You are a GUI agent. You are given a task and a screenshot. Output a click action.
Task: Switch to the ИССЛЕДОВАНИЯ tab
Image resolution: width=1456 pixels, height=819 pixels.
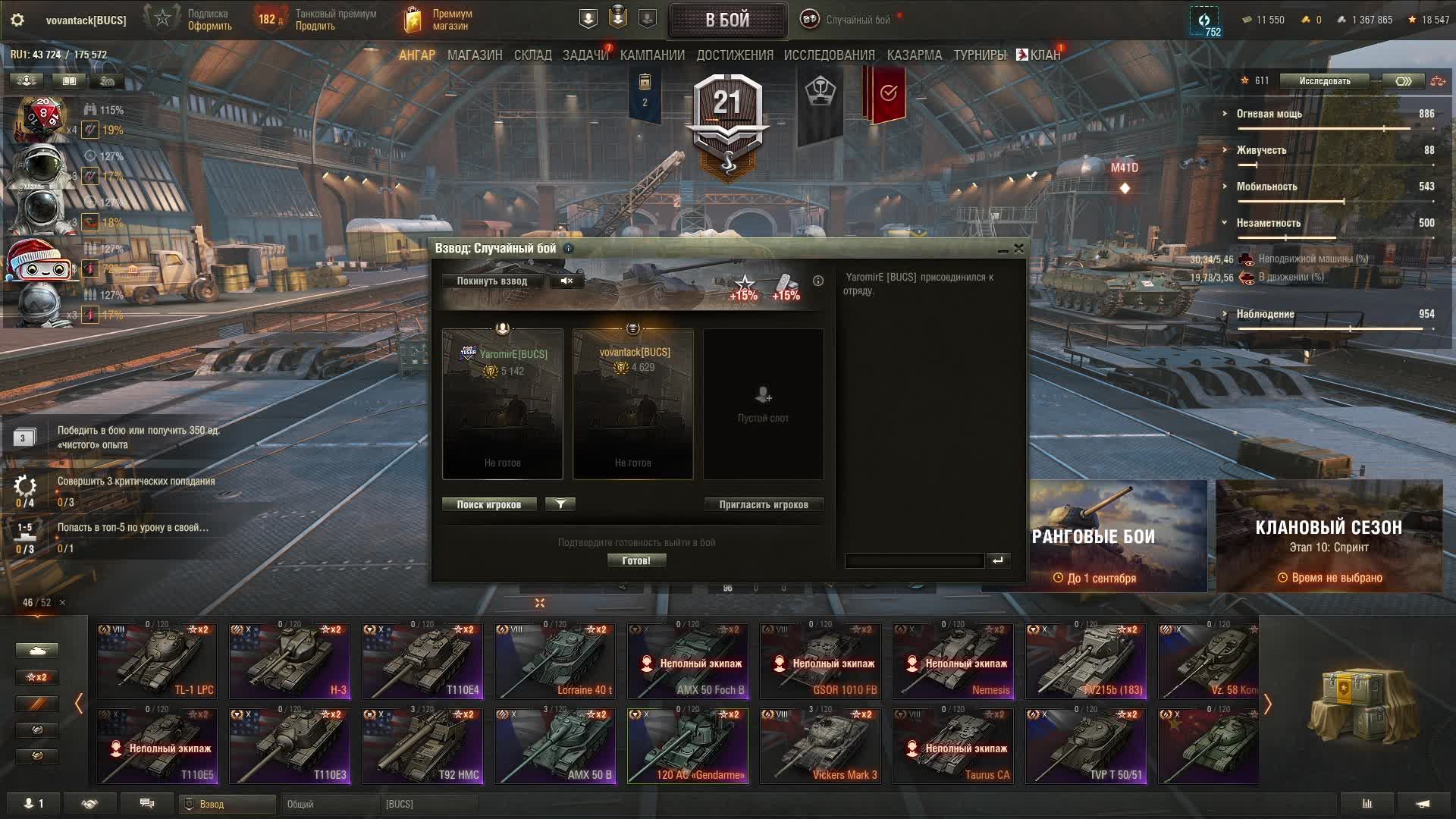829,55
